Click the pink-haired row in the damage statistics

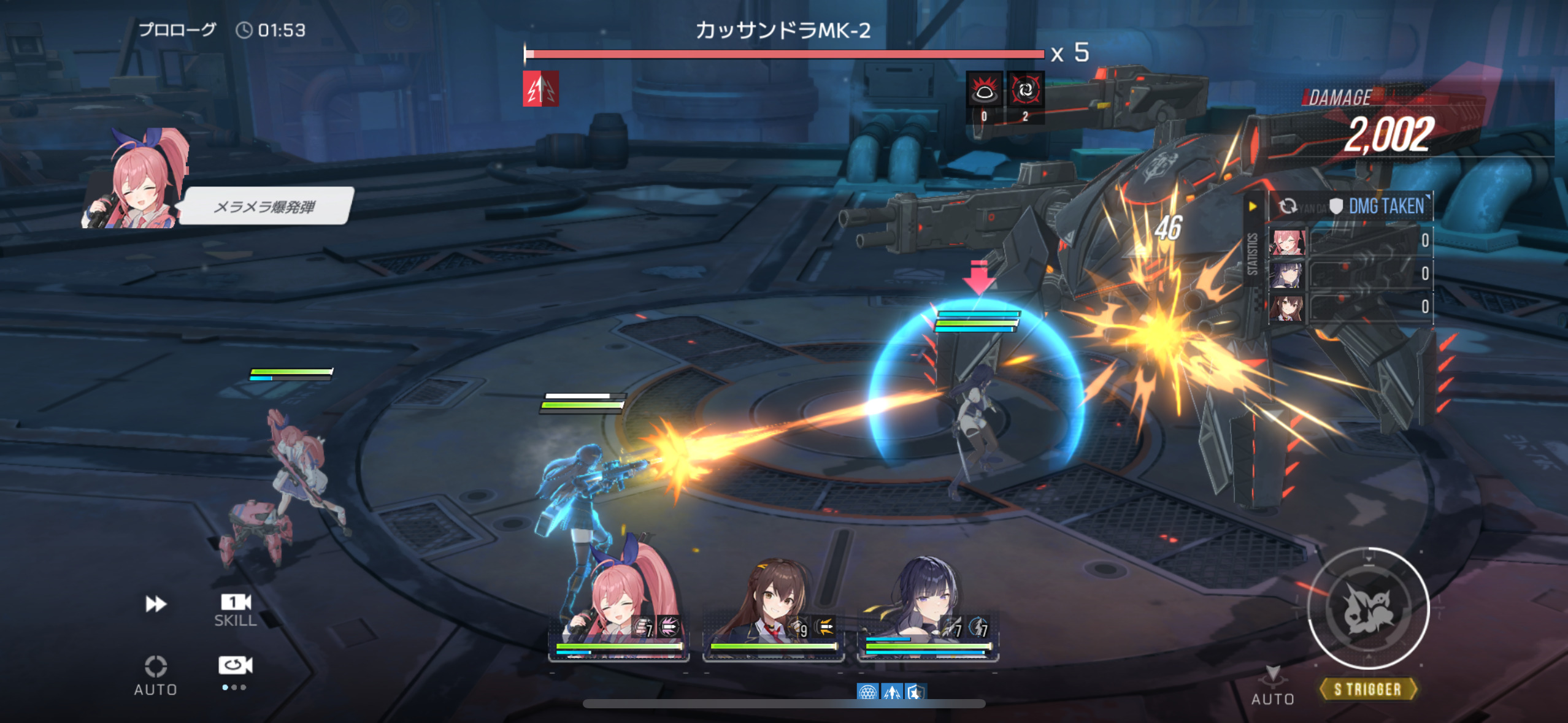pos(1350,241)
